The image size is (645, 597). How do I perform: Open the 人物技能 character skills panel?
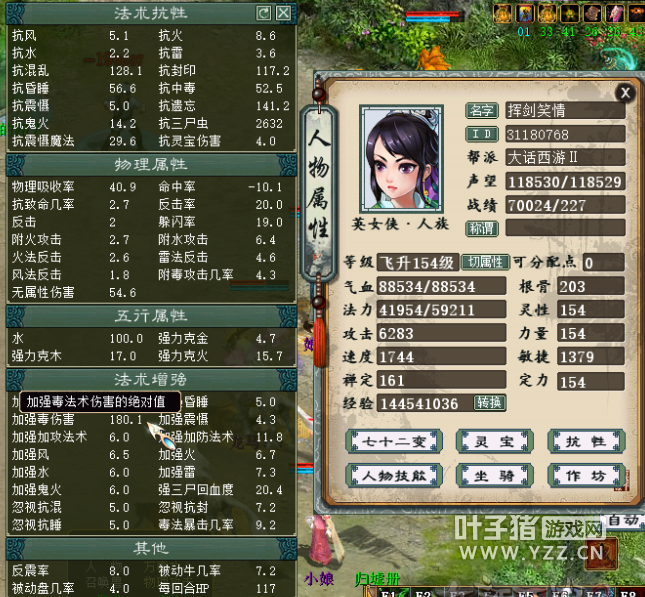(387, 475)
